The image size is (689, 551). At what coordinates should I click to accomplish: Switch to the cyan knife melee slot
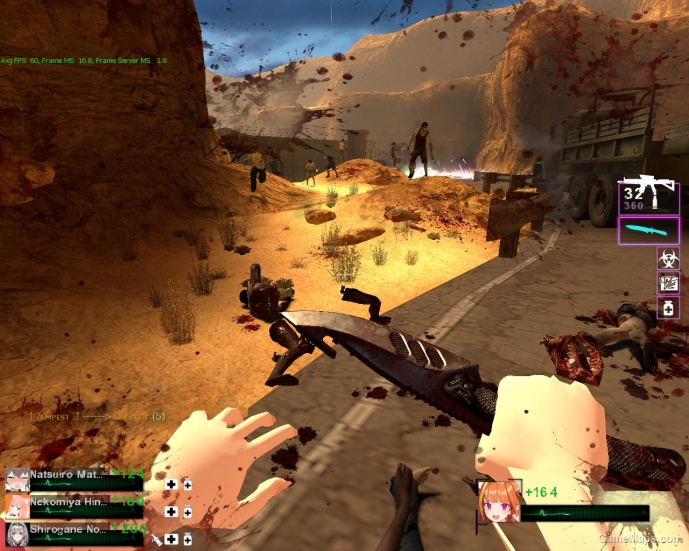[x=648, y=231]
